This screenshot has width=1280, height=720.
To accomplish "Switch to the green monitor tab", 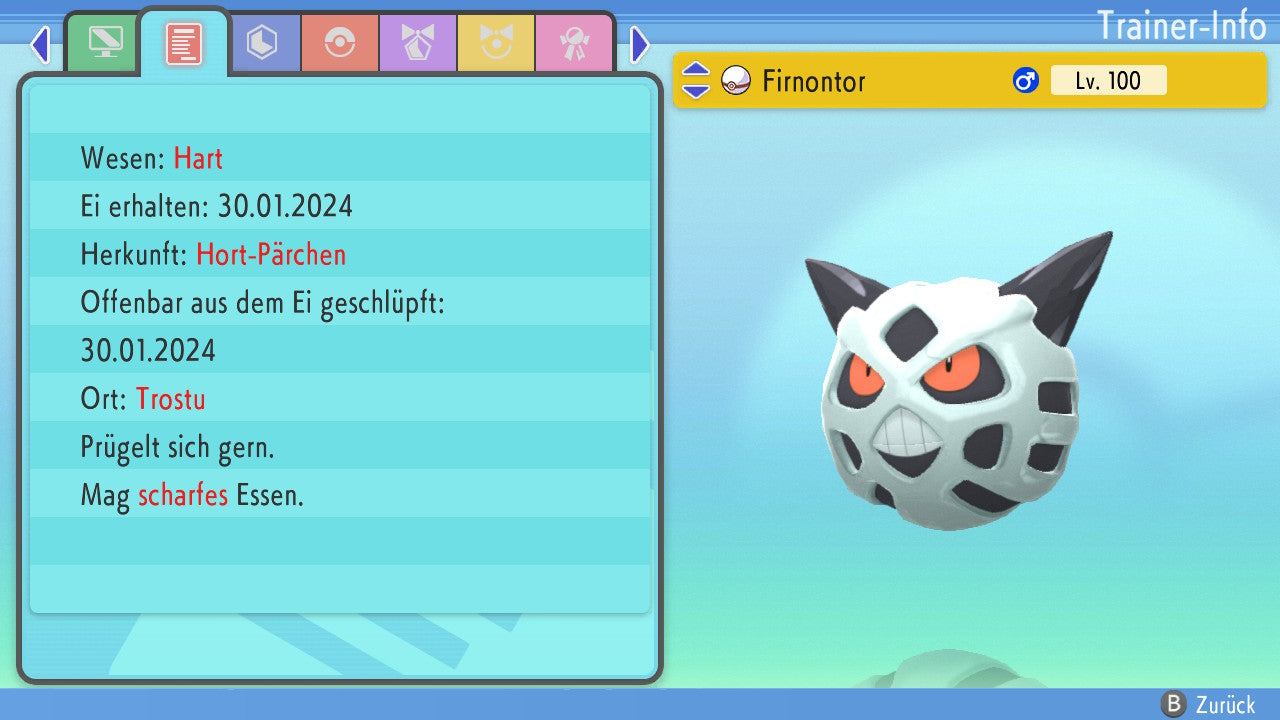I will (104, 43).
